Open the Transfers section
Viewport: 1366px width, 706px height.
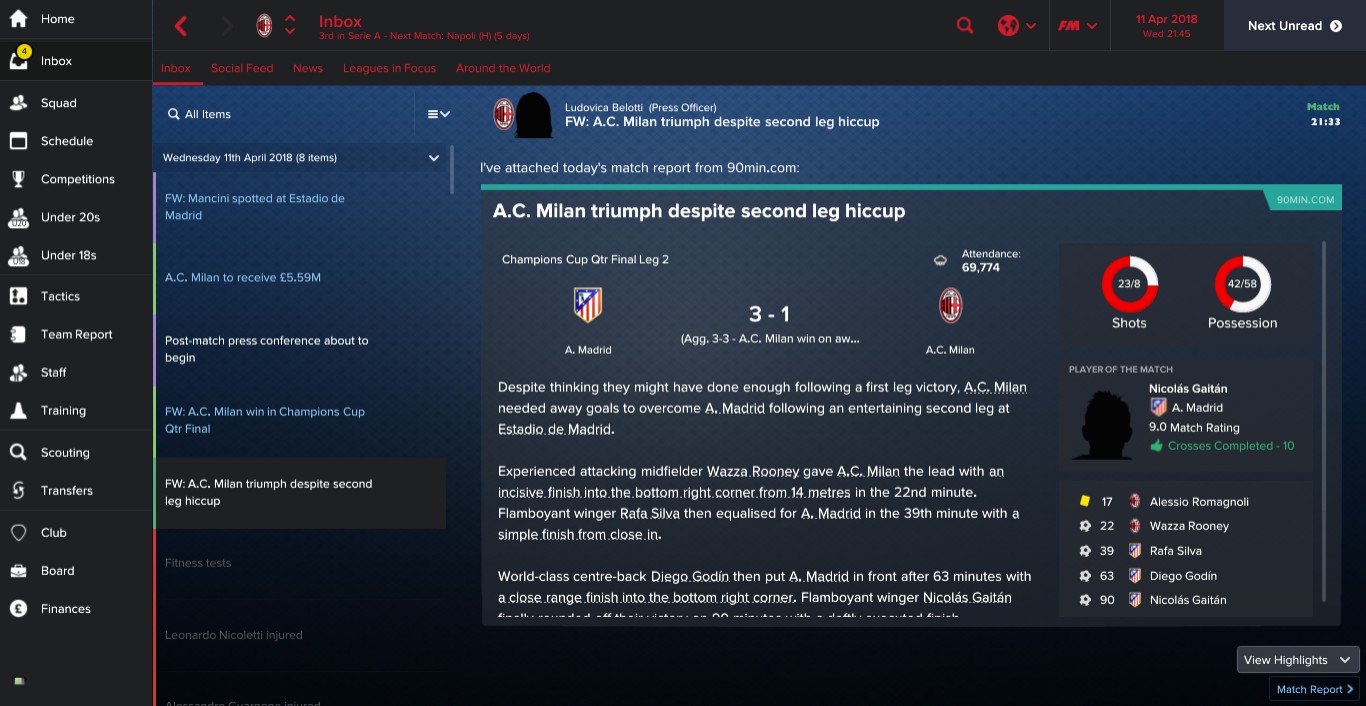click(66, 490)
